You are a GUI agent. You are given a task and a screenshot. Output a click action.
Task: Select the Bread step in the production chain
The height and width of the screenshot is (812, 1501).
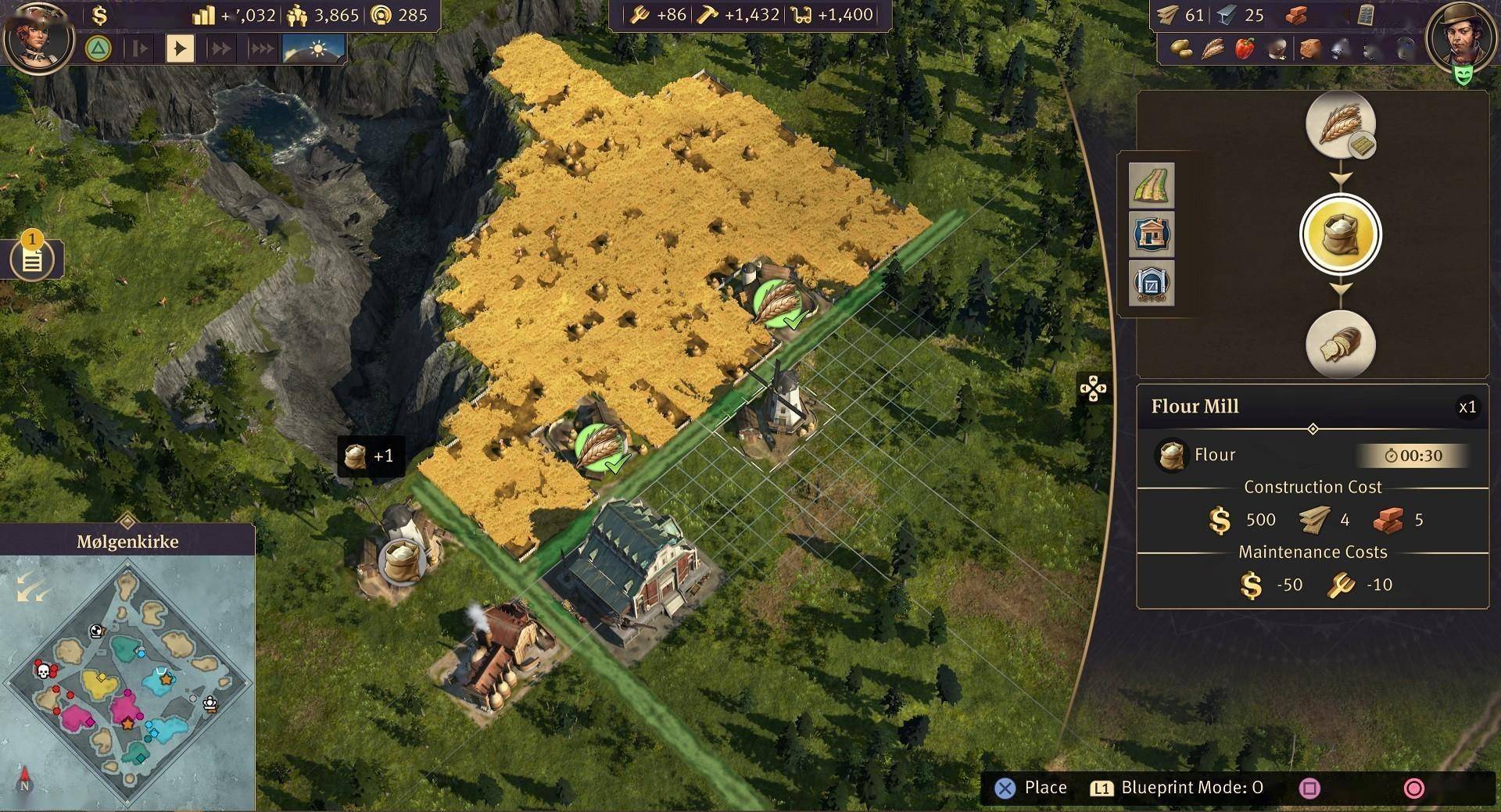pyautogui.click(x=1340, y=344)
